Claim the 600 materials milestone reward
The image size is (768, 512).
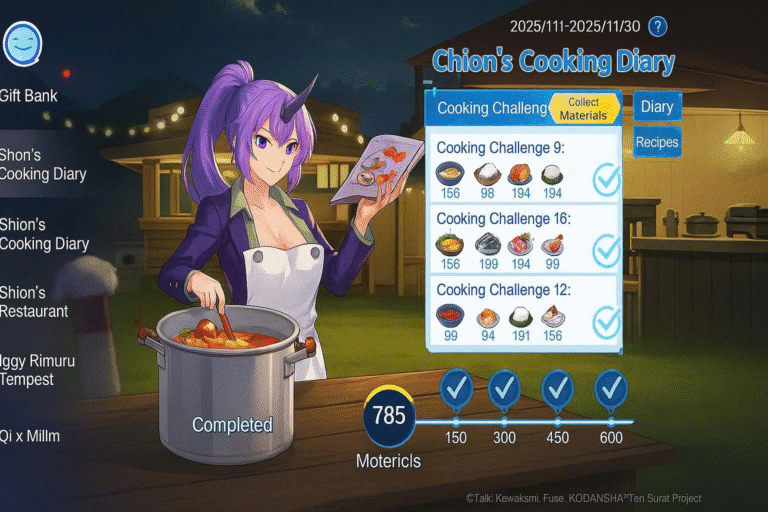(x=610, y=388)
